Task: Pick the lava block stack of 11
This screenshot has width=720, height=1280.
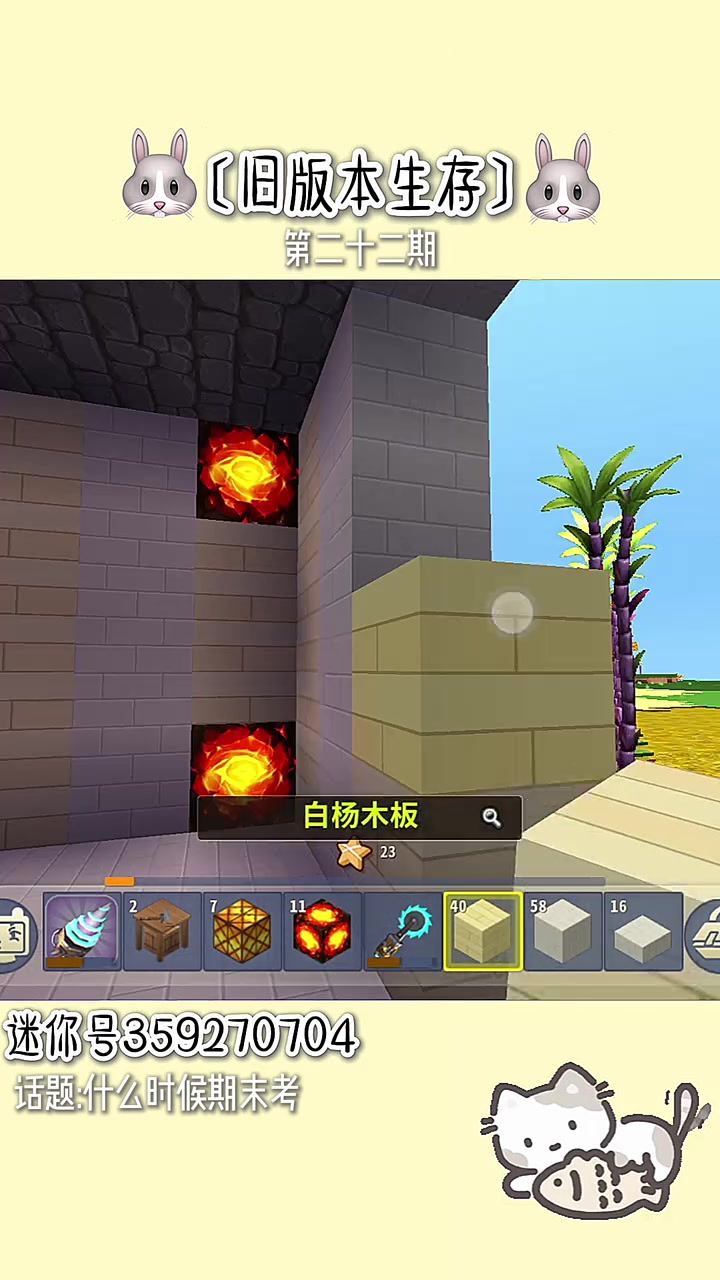Action: (x=323, y=932)
